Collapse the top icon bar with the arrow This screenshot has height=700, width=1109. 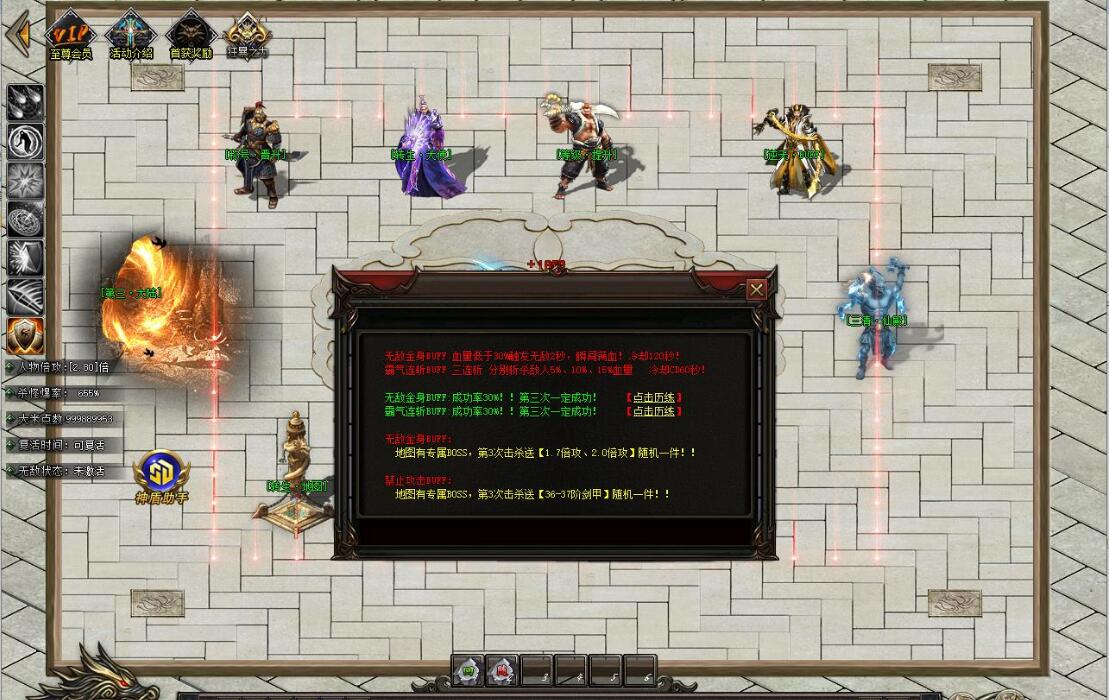[17, 35]
